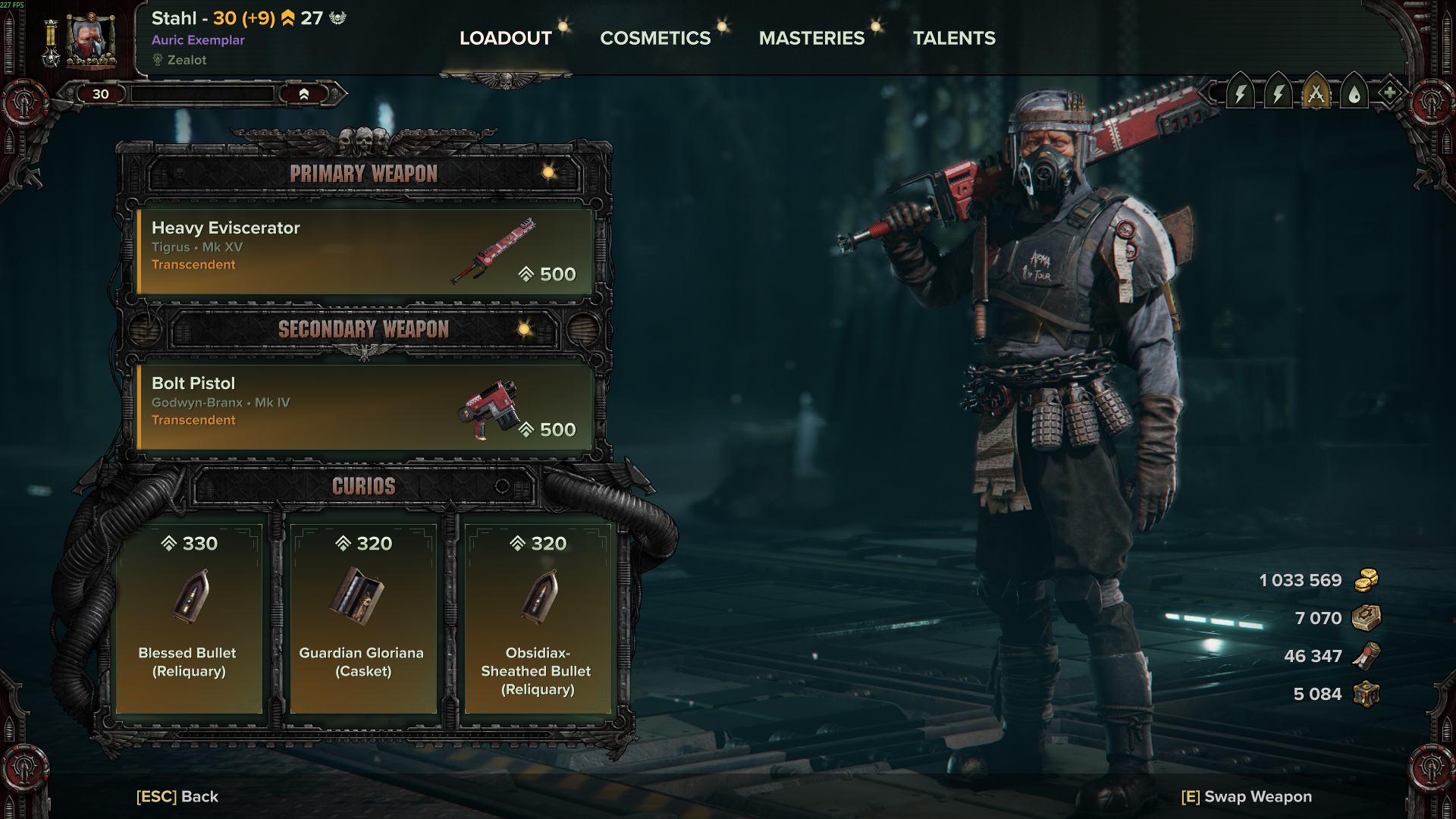Viewport: 1456px width, 819px height.
Task: Add a new loadout preset with plus icon
Action: coord(1389,93)
